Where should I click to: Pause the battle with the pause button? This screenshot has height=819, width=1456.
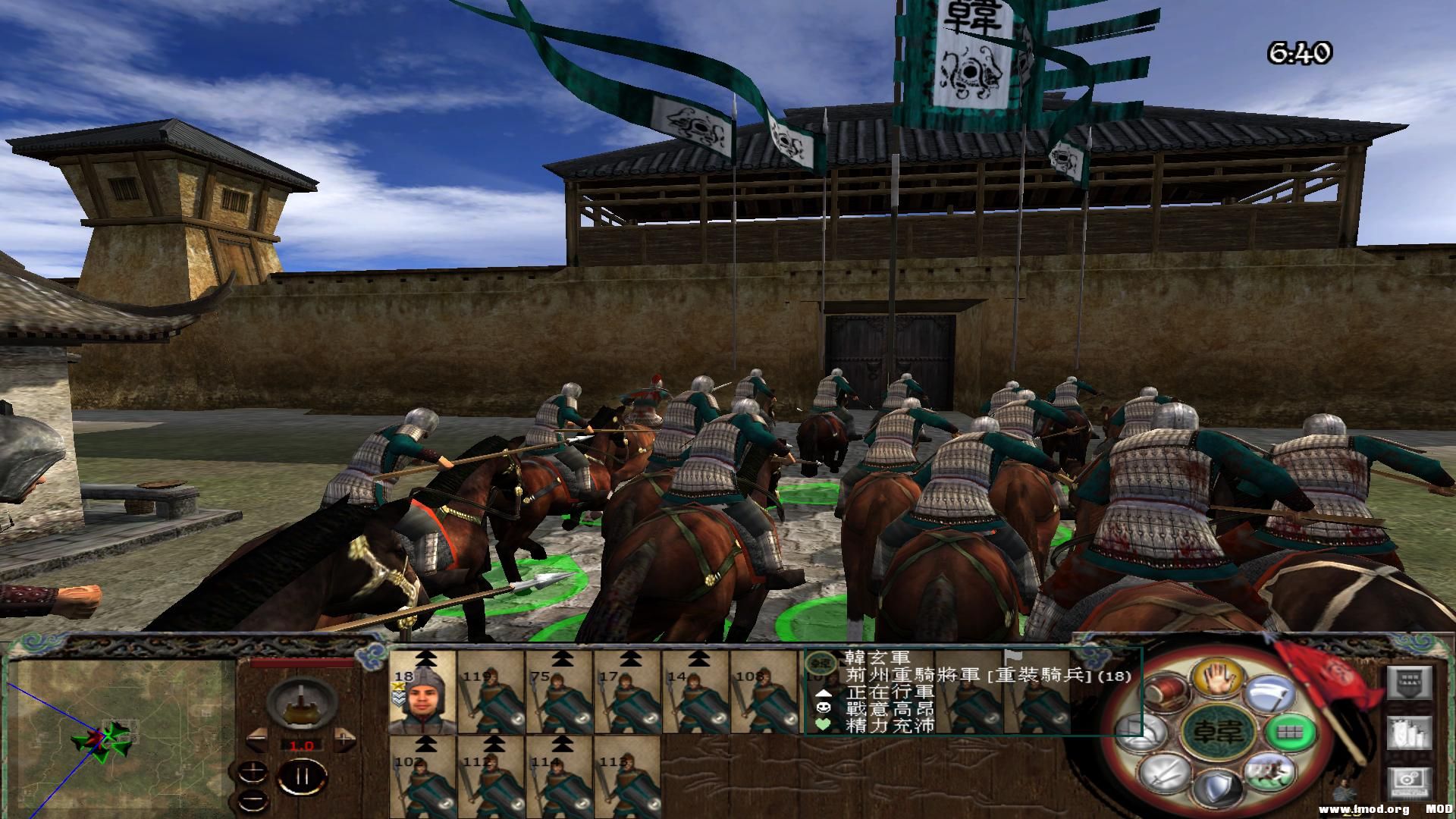click(302, 777)
